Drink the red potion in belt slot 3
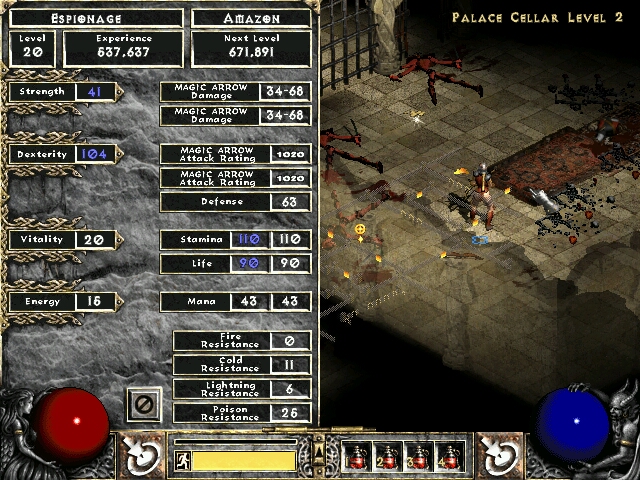This screenshot has height=480, width=640. click(418, 456)
